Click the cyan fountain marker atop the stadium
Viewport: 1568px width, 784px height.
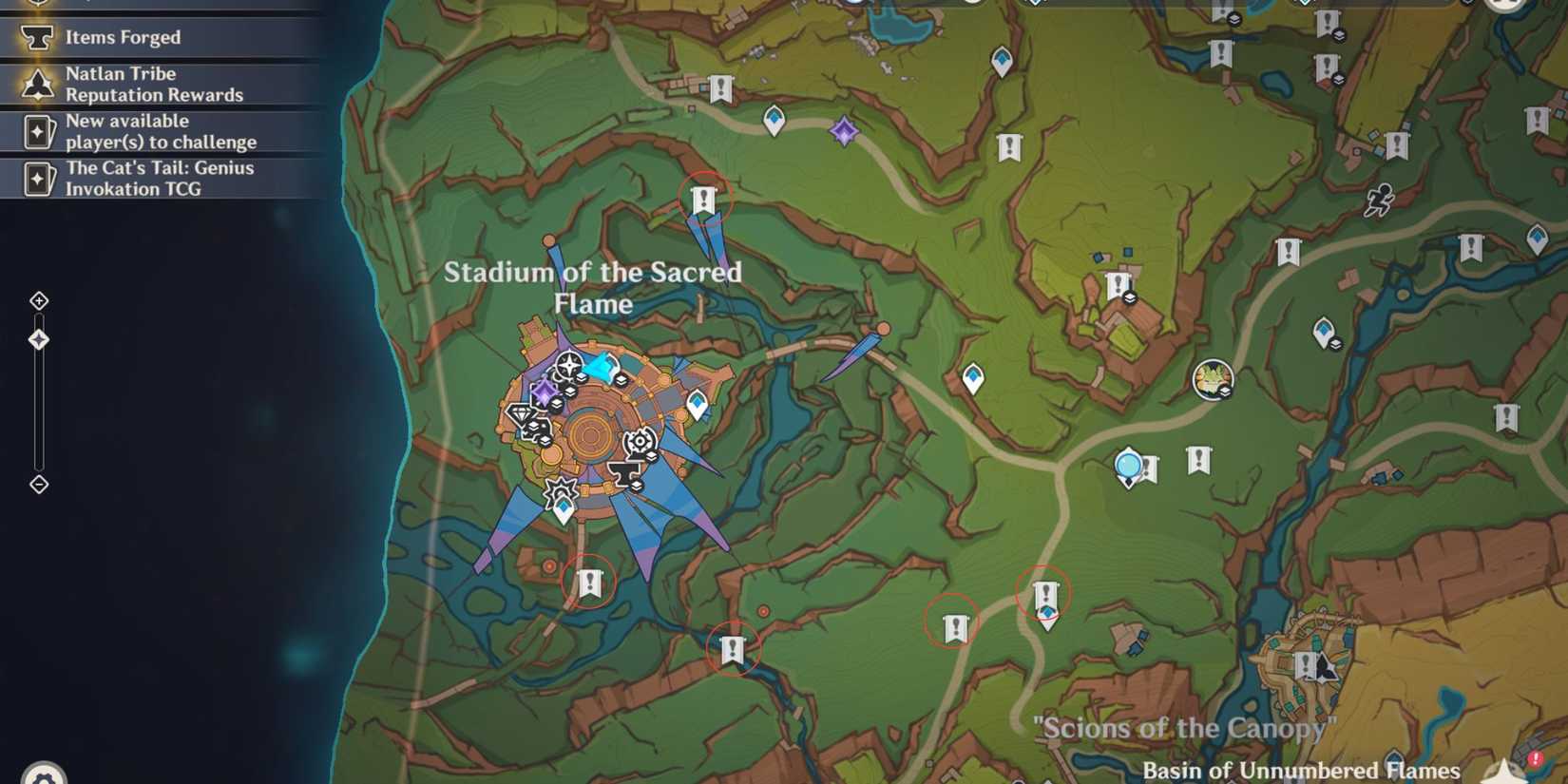[x=605, y=367]
